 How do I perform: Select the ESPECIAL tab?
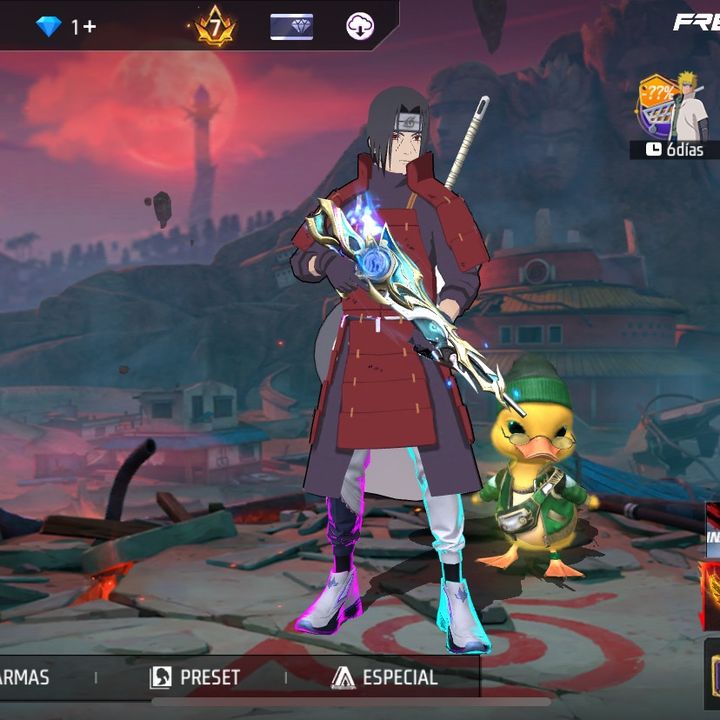(385, 677)
